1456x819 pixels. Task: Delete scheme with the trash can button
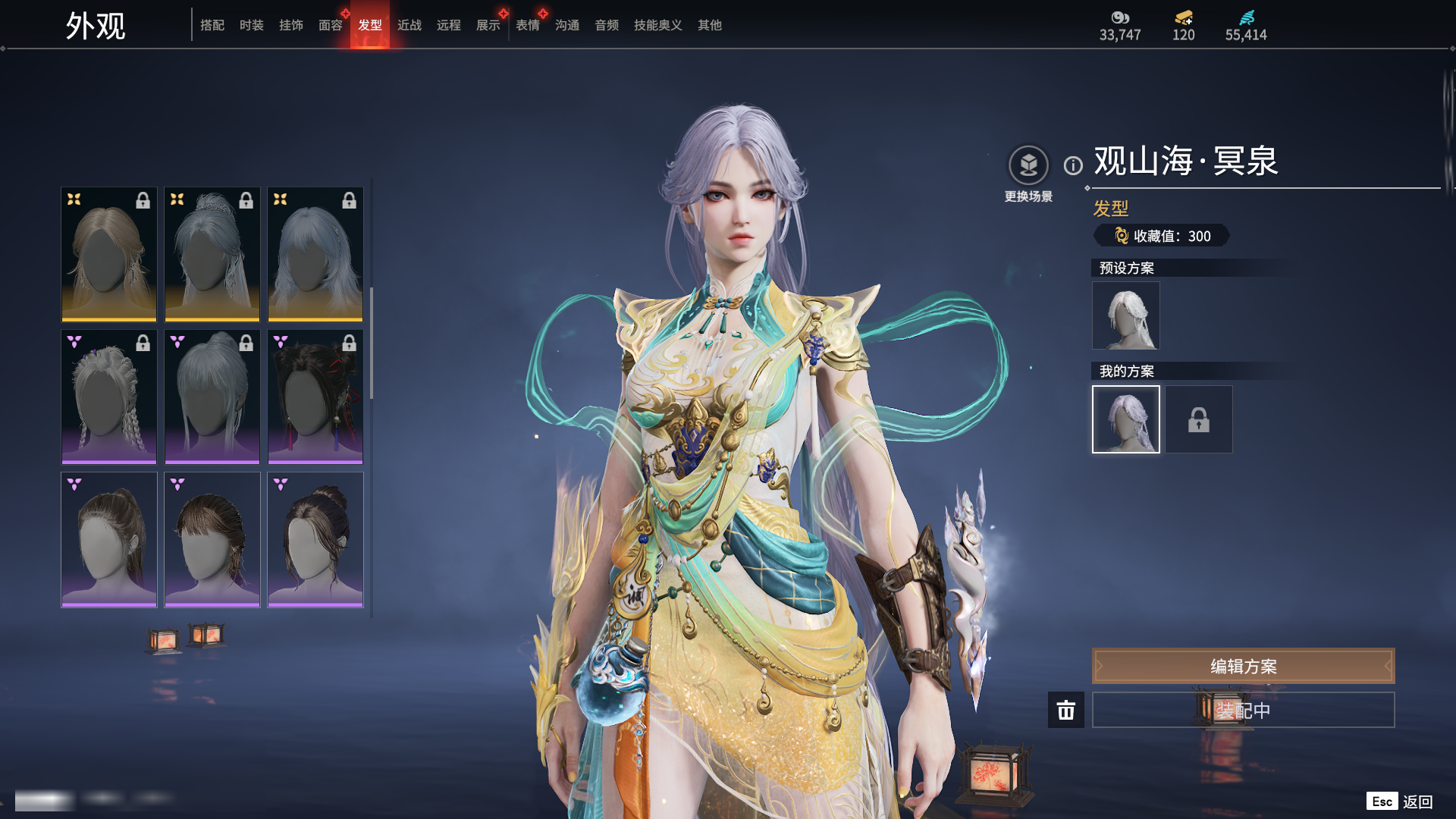point(1065,710)
